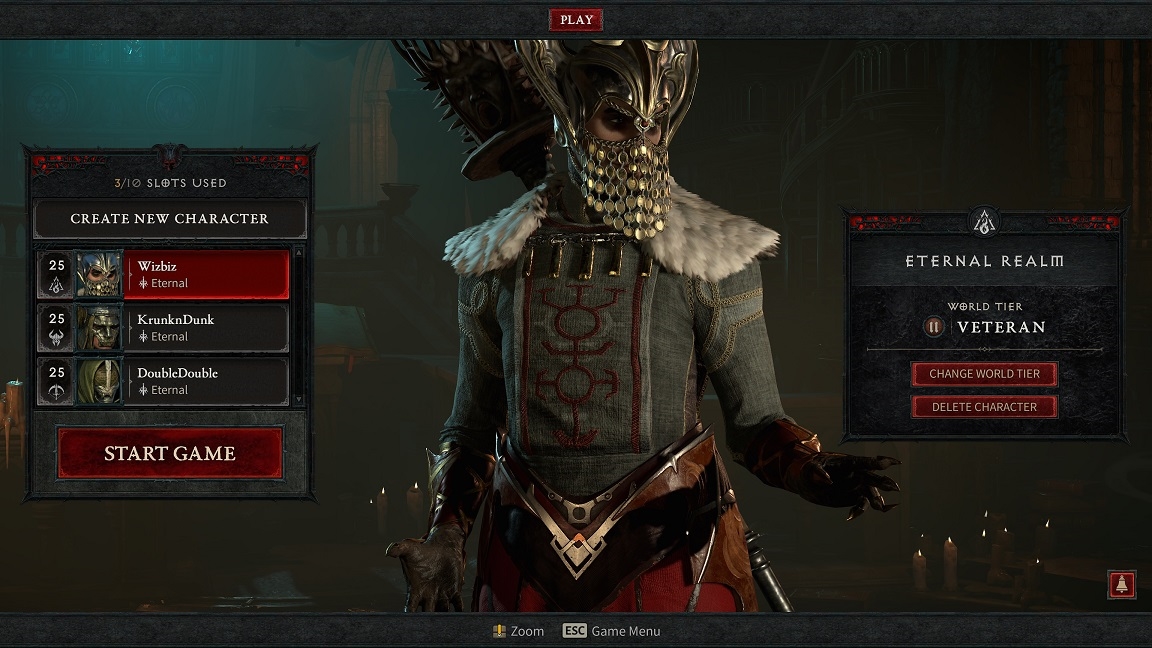Delete Character button in realm panel

(984, 407)
